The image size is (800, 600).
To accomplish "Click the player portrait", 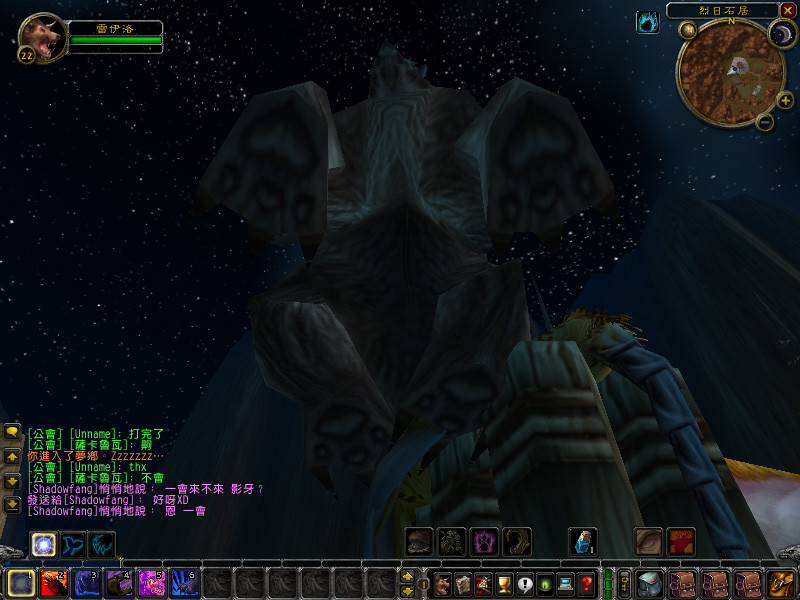I will tap(43, 36).
